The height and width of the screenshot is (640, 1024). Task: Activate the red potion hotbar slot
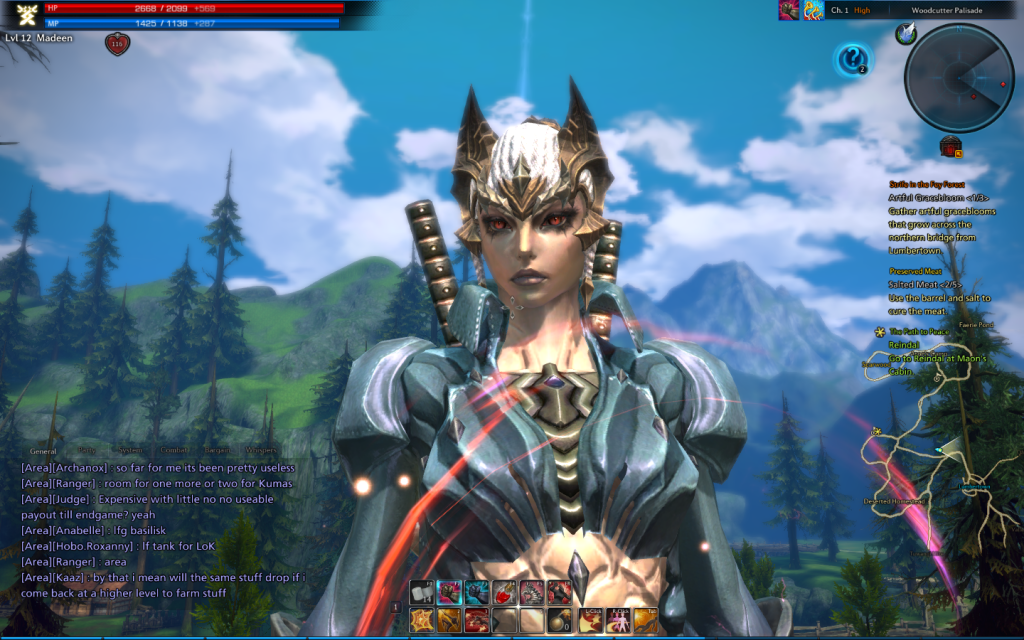click(x=504, y=593)
